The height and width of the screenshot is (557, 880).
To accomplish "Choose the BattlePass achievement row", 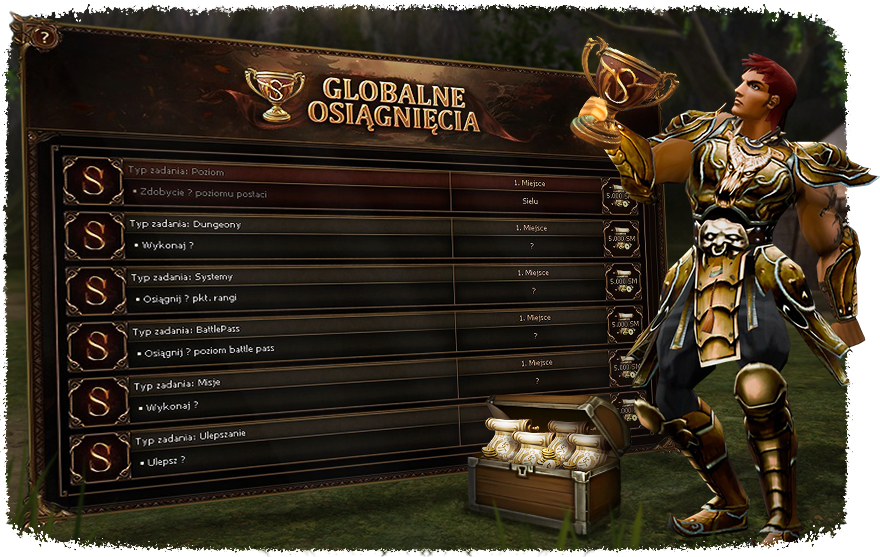I will (290, 340).
